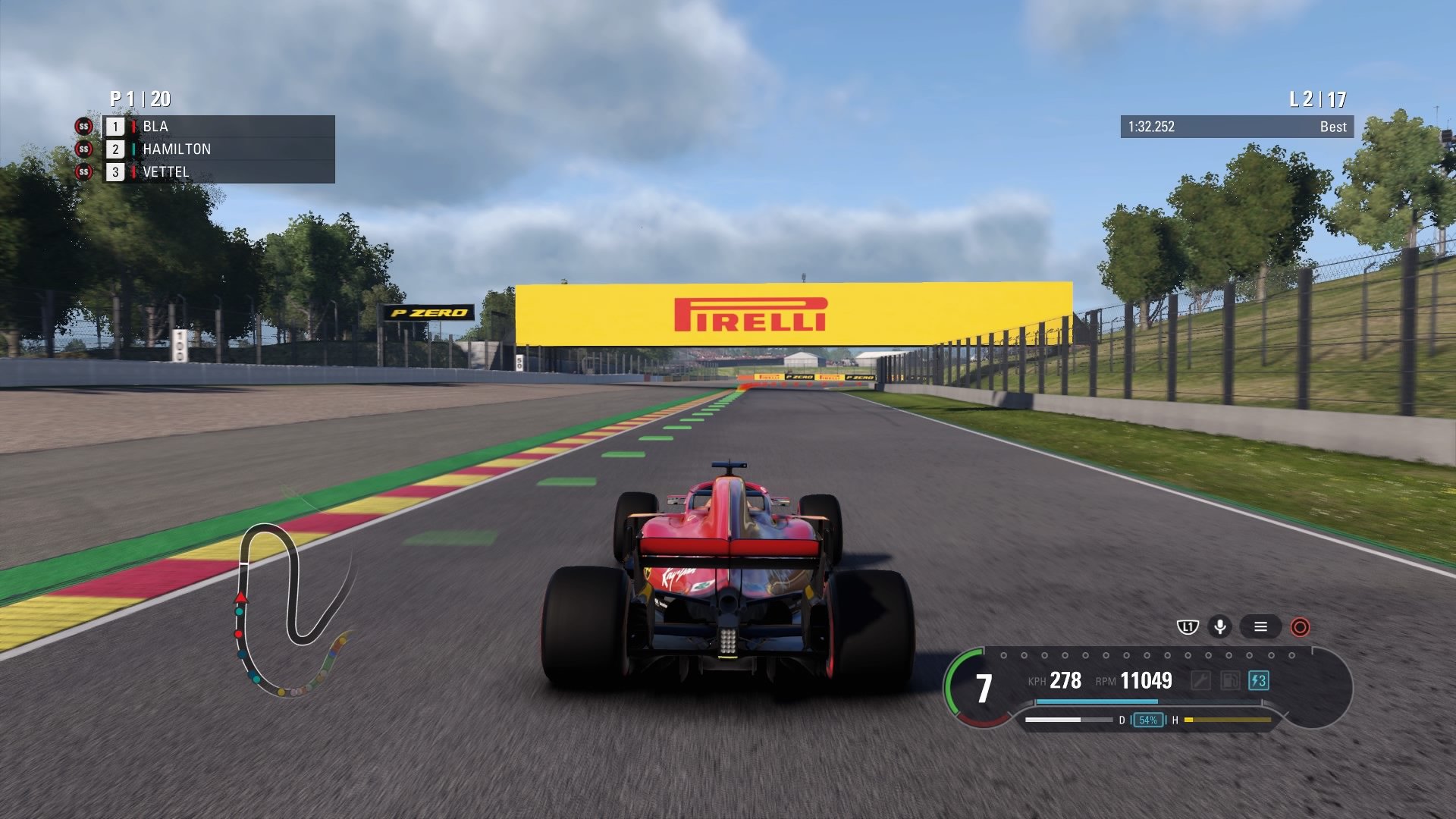The image size is (1456, 819).
Task: Click the fuel pump icon on the dashboard
Action: pyautogui.click(x=1230, y=681)
